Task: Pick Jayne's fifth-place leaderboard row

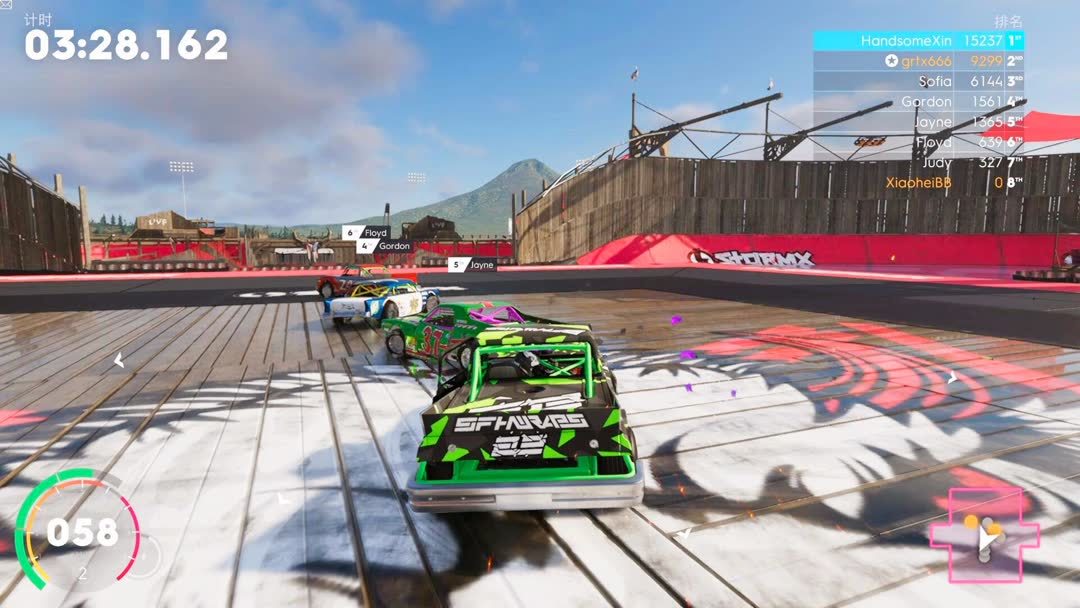Action: (918, 122)
